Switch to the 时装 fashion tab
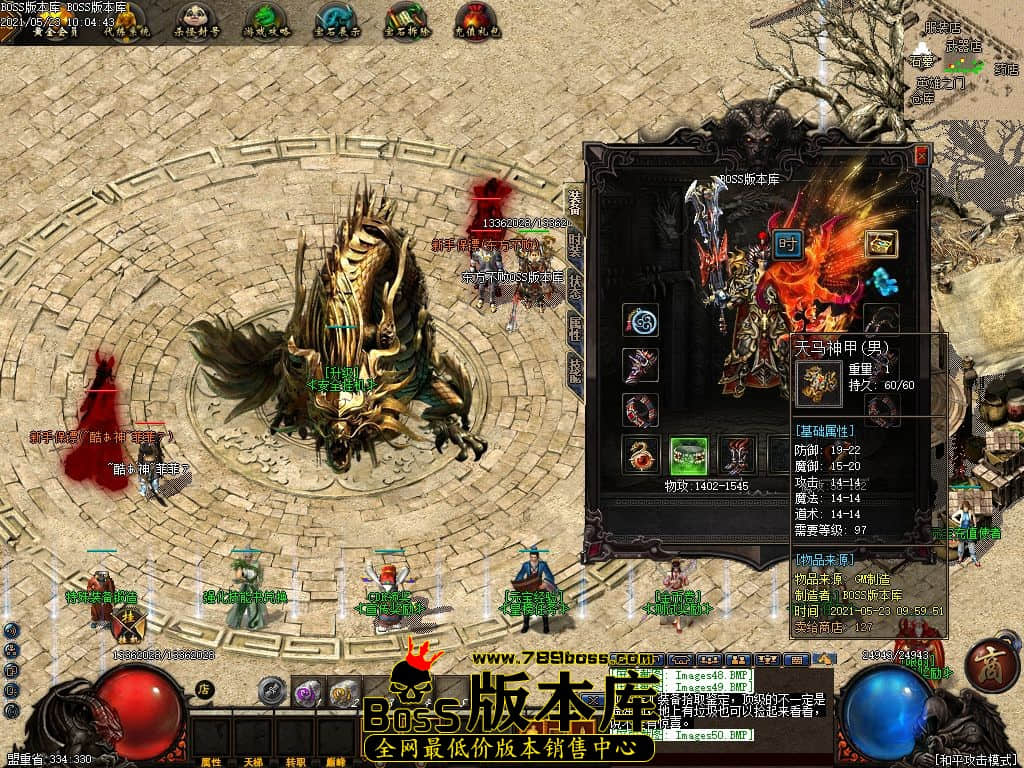1024x768 pixels. click(x=575, y=245)
